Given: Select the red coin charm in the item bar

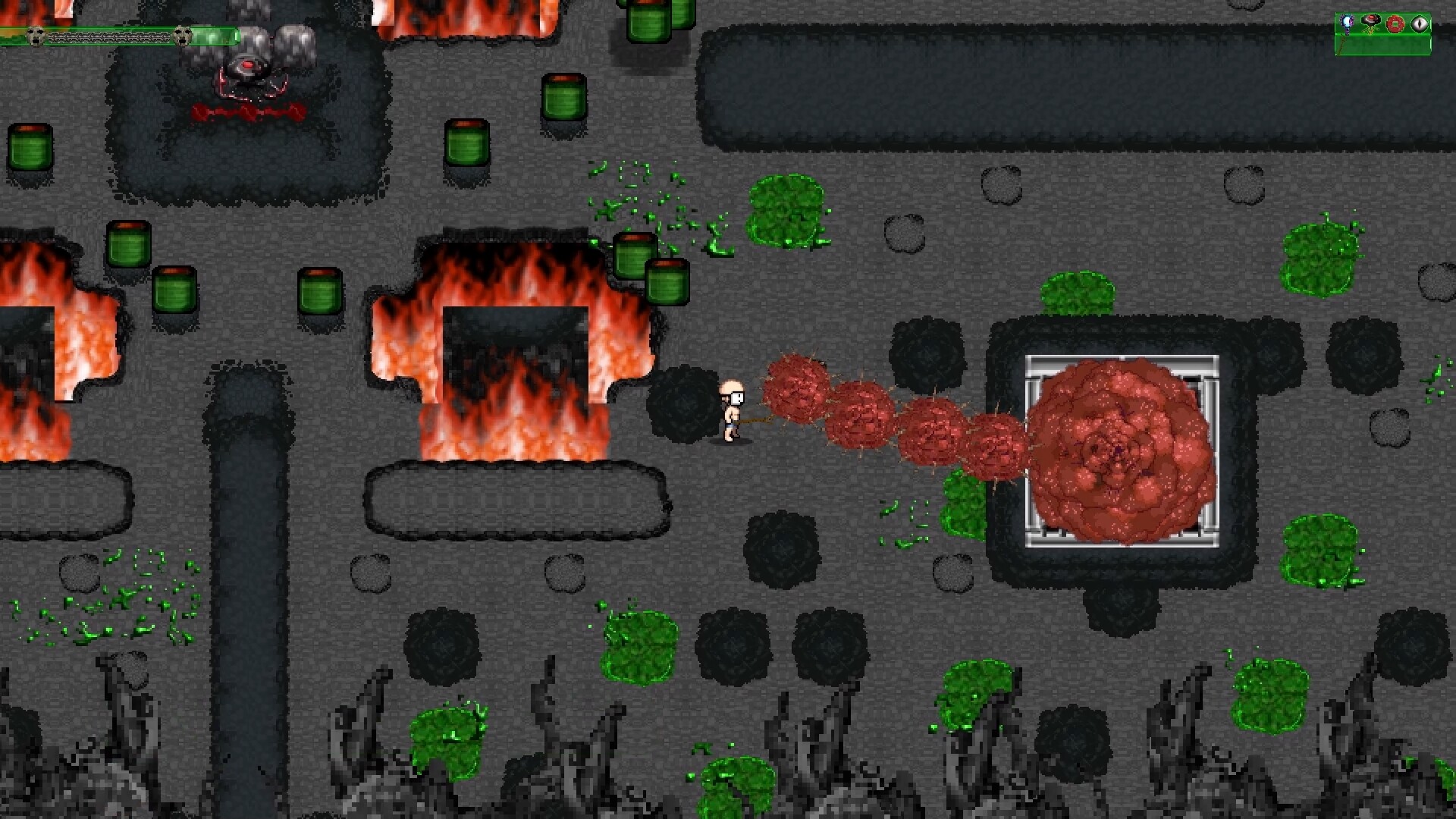Looking at the screenshot, I should coord(1395,24).
